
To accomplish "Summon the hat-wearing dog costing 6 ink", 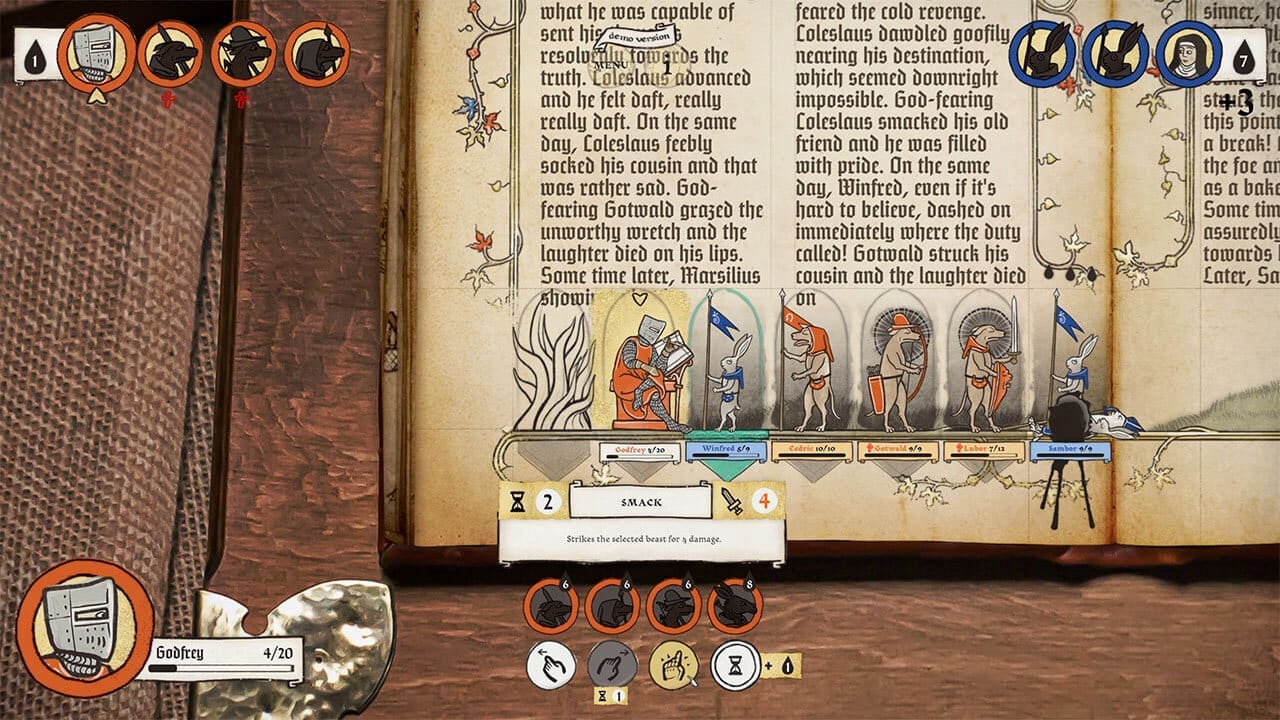I will 674,606.
